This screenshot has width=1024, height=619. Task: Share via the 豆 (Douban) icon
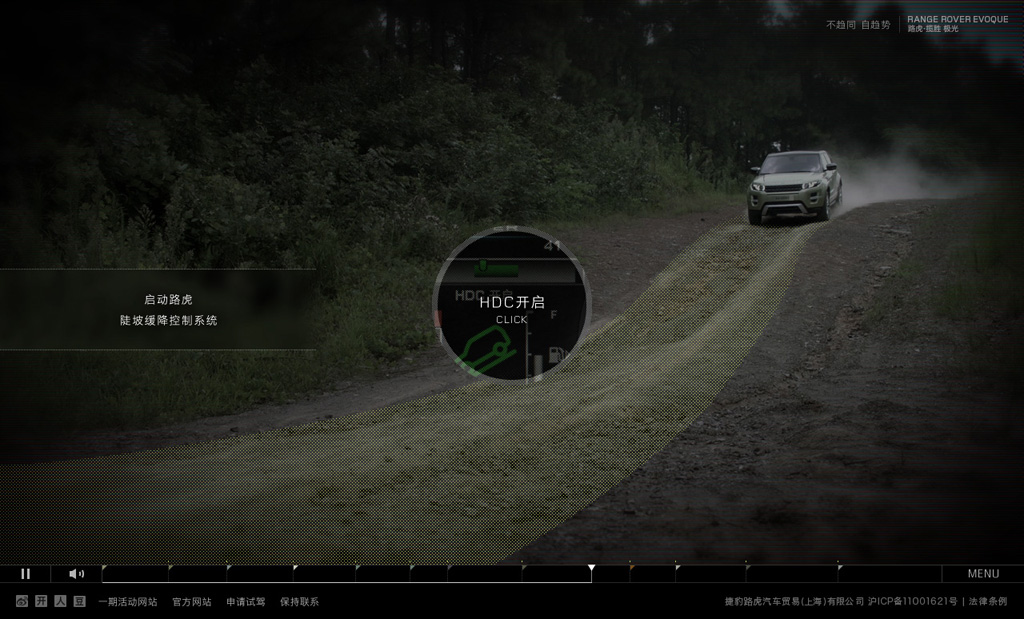click(79, 601)
